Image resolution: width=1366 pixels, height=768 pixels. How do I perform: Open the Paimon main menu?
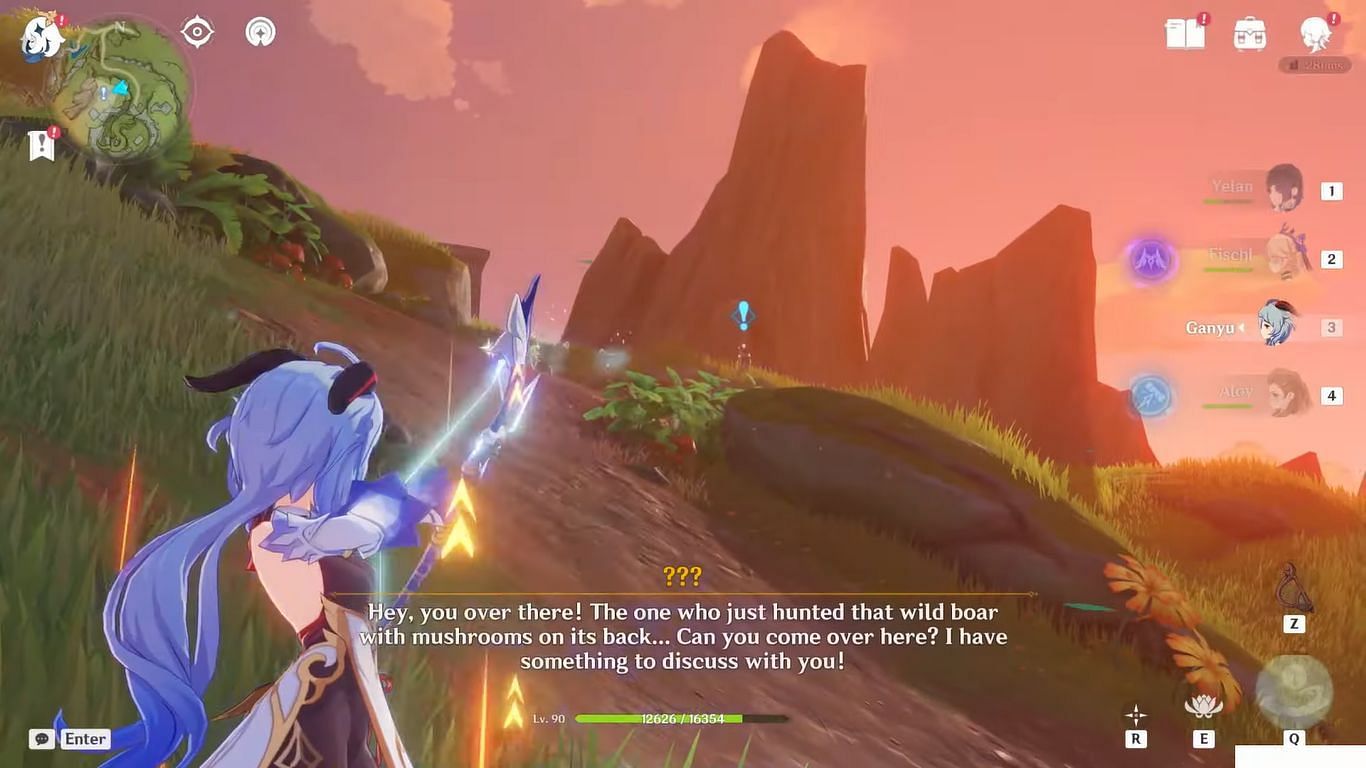[42, 36]
